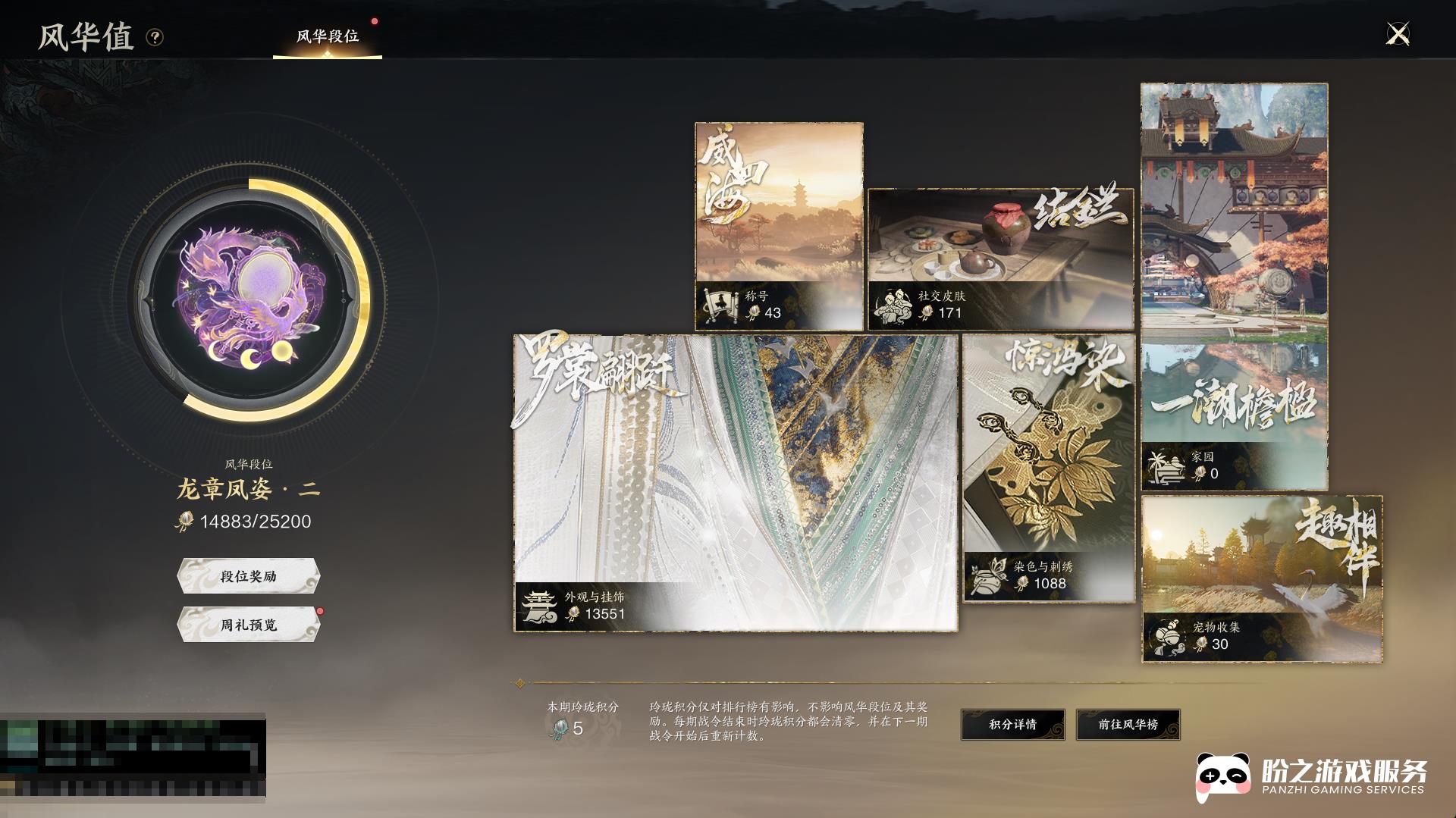Choose the 染色与刺绣 dye card

pos(1049,468)
